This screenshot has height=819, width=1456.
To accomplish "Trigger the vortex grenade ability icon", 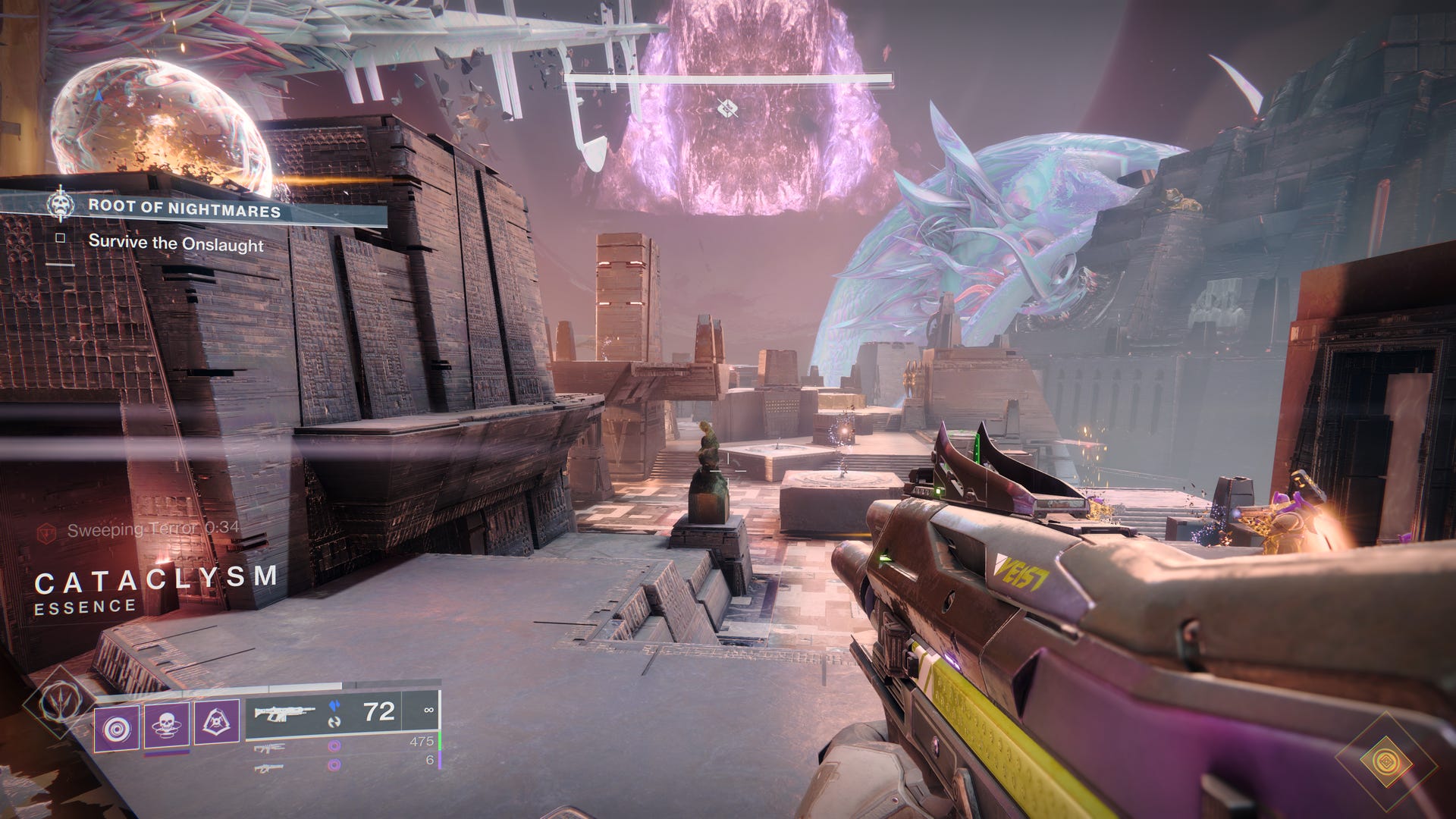I will pos(117,729).
